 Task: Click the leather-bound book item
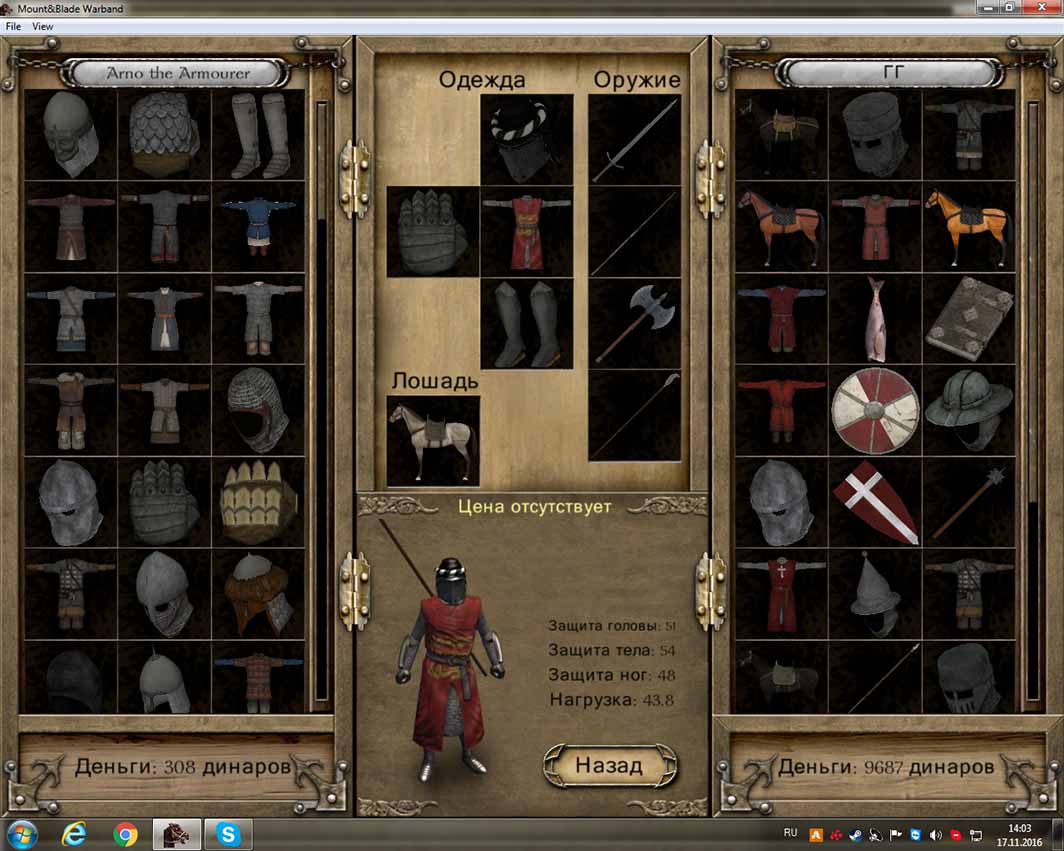pos(967,318)
